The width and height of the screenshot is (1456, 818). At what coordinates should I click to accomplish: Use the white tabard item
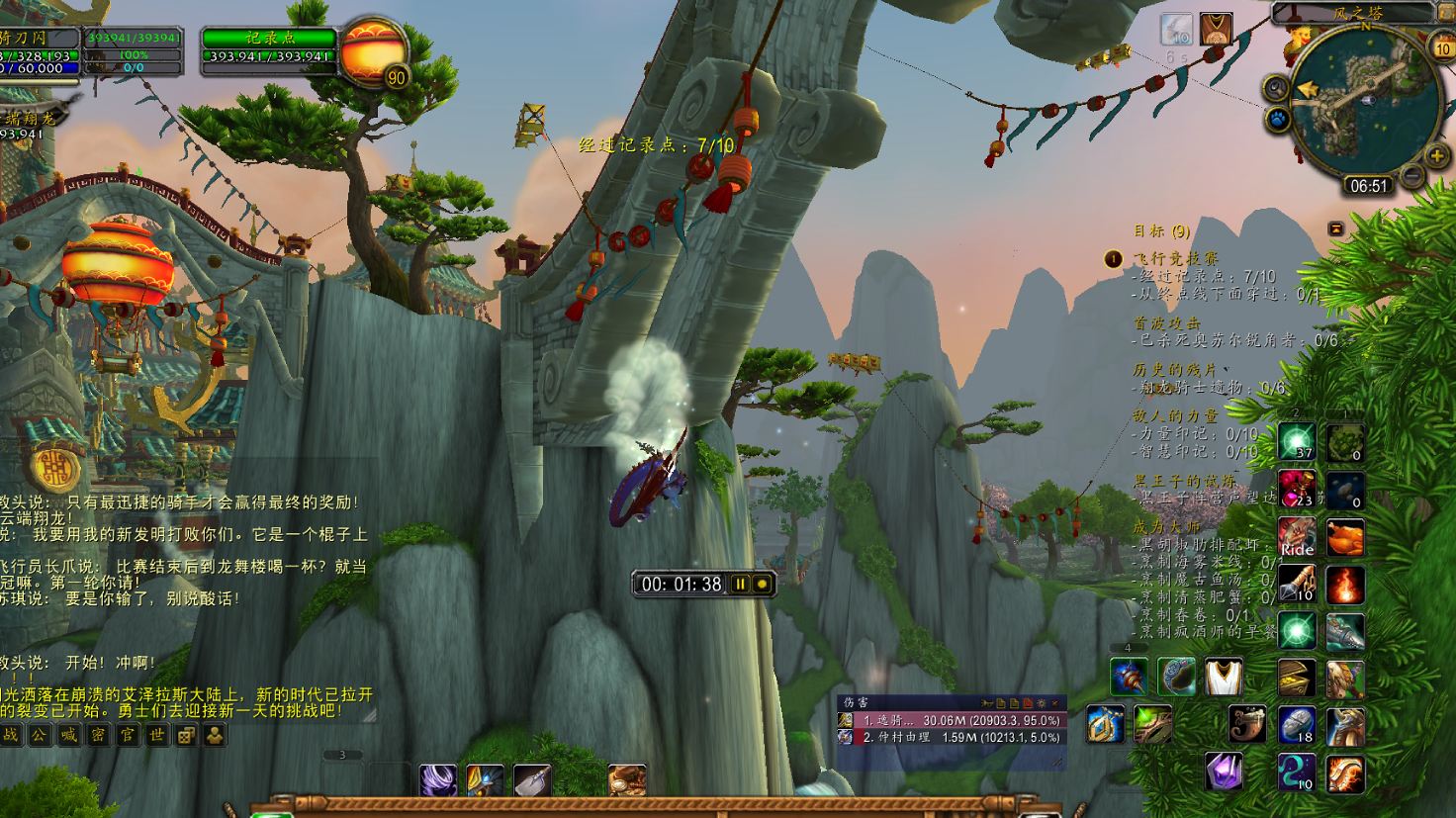coord(1223,677)
